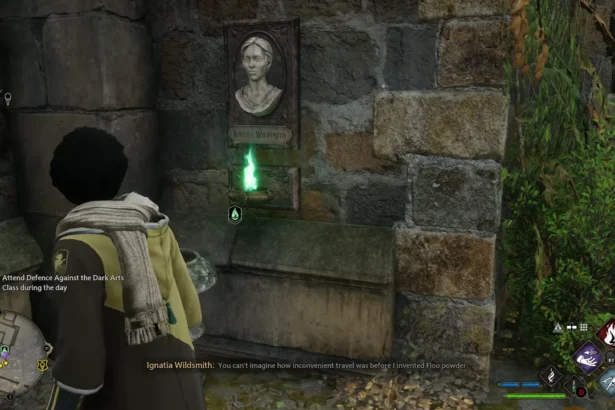
Task: Click the green Floo Flame marker icon
Action: [x=235, y=213]
